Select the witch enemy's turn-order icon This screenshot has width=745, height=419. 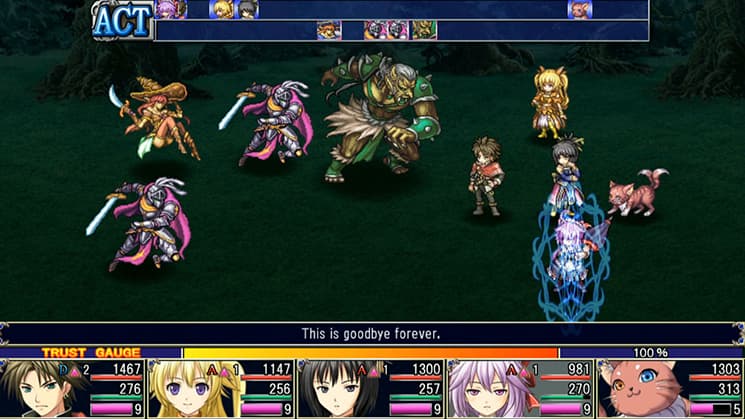(x=329, y=30)
